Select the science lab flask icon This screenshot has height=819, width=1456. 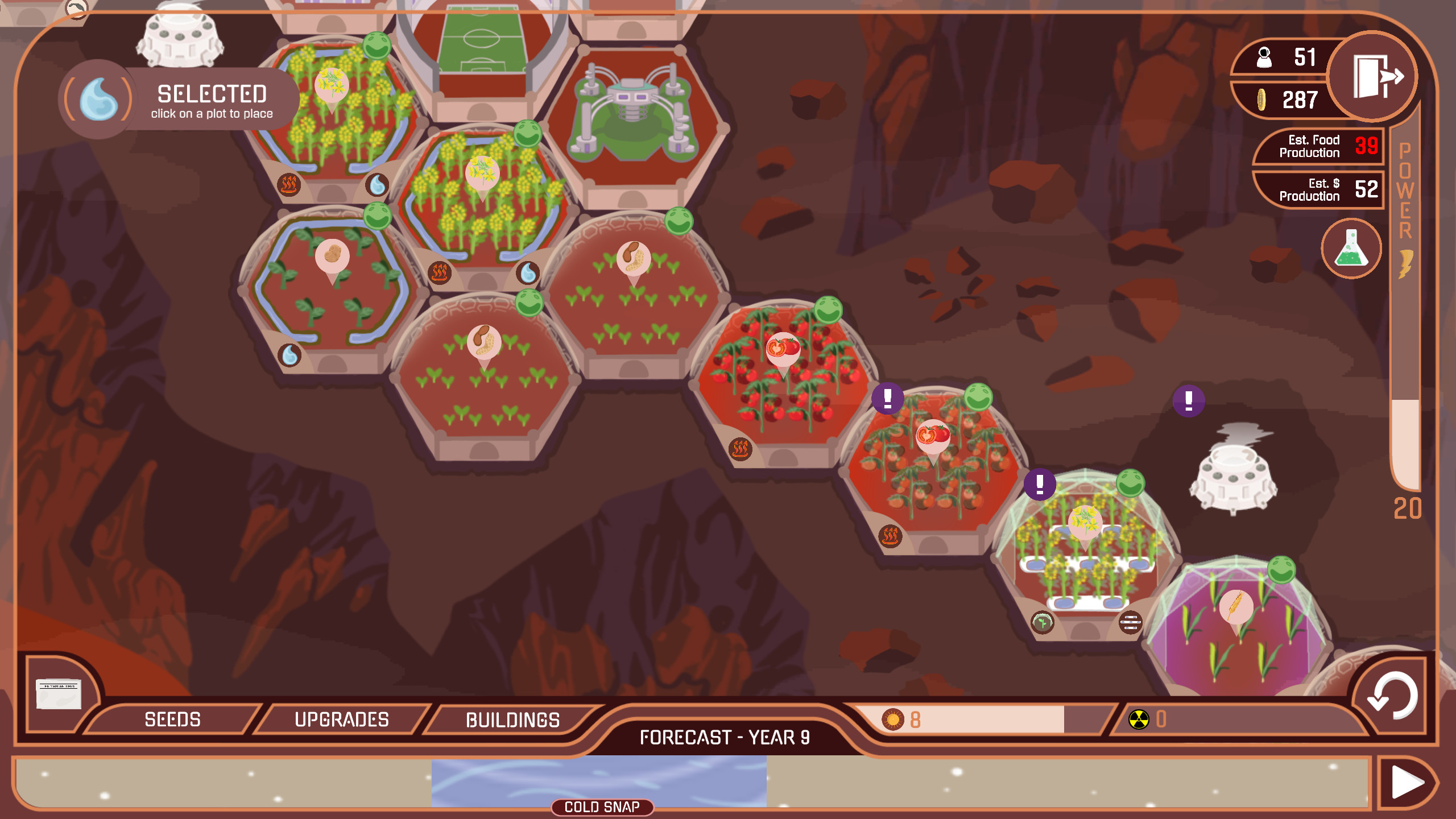pyautogui.click(x=1352, y=249)
